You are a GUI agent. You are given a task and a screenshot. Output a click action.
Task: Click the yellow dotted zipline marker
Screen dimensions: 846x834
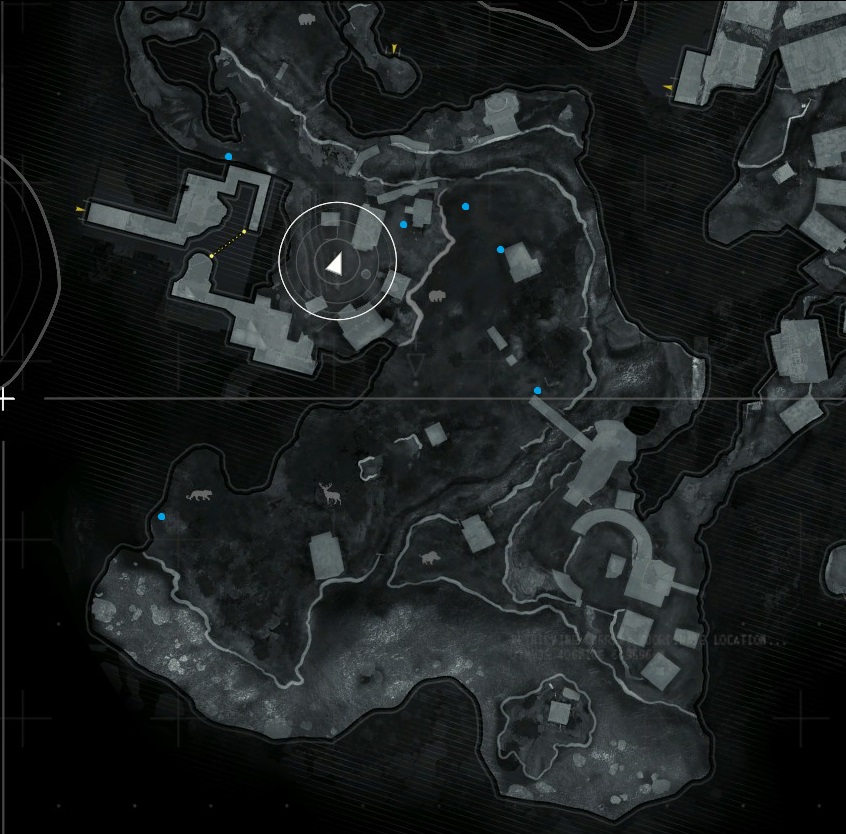pyautogui.click(x=228, y=244)
